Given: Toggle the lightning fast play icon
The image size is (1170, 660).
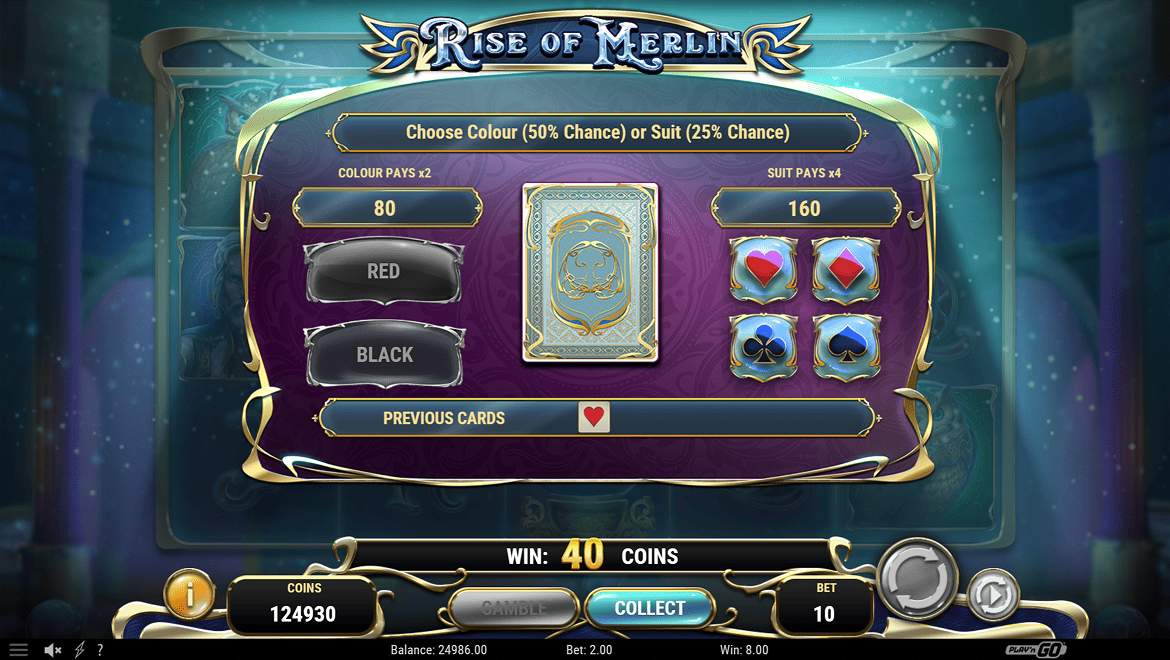Looking at the screenshot, I should 80,650.
